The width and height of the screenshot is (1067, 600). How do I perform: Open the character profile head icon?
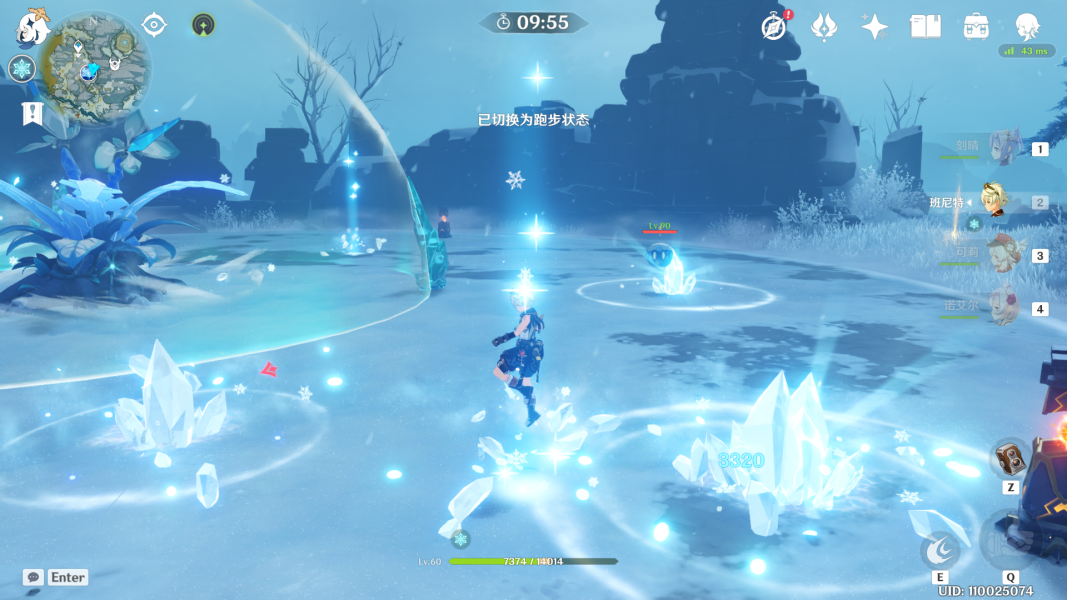(1027, 27)
